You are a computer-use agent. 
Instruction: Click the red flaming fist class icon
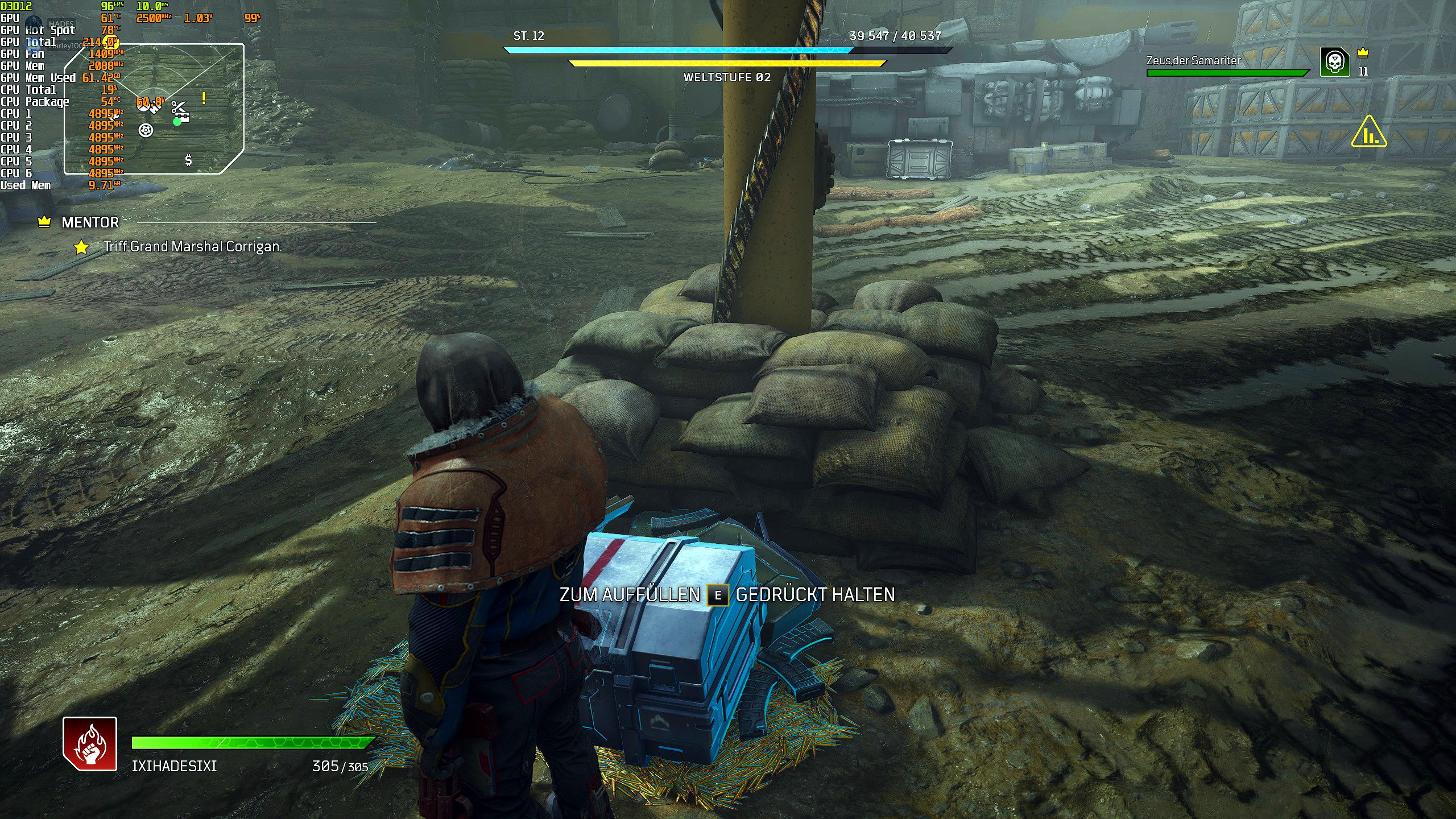[90, 744]
